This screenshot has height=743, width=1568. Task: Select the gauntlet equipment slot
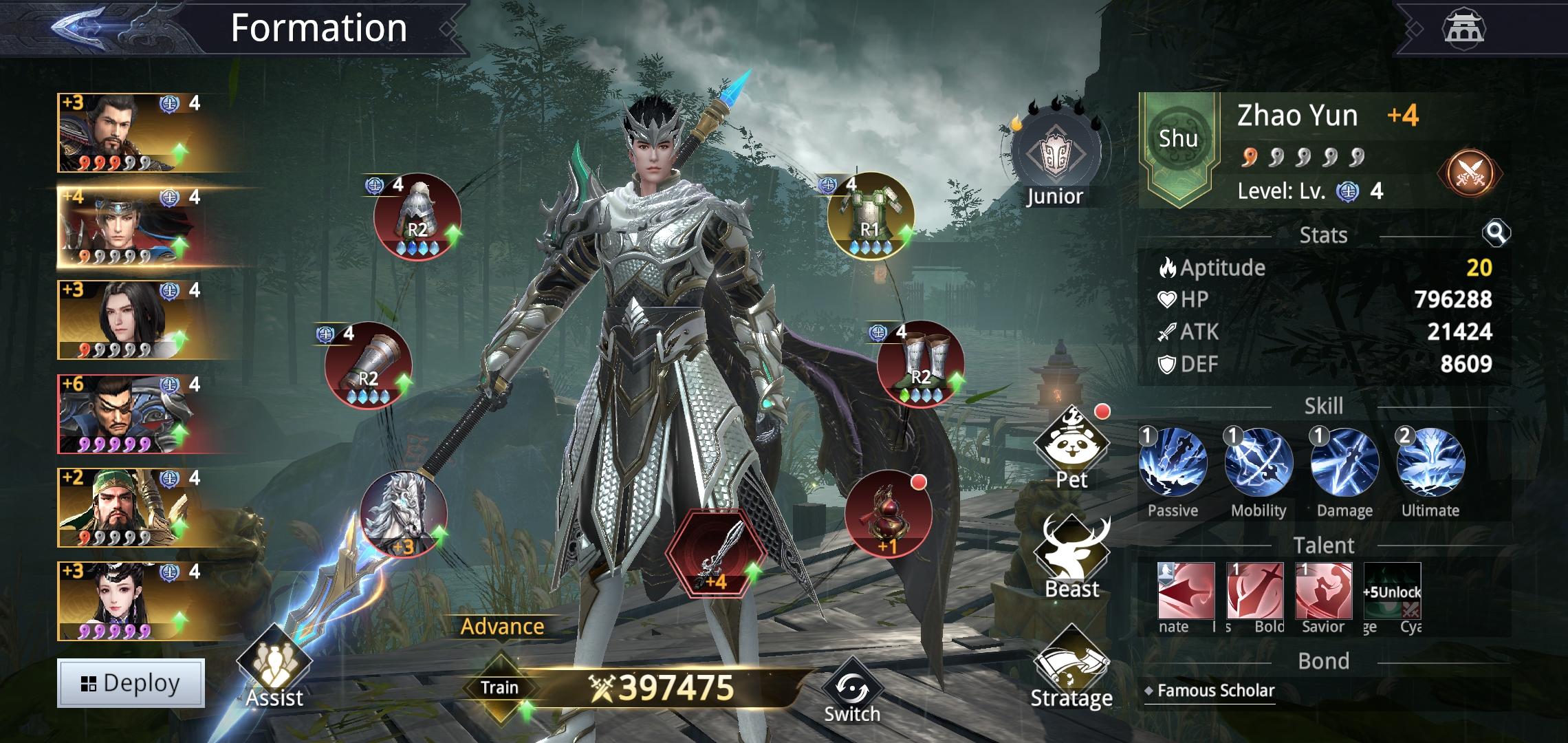tap(369, 366)
